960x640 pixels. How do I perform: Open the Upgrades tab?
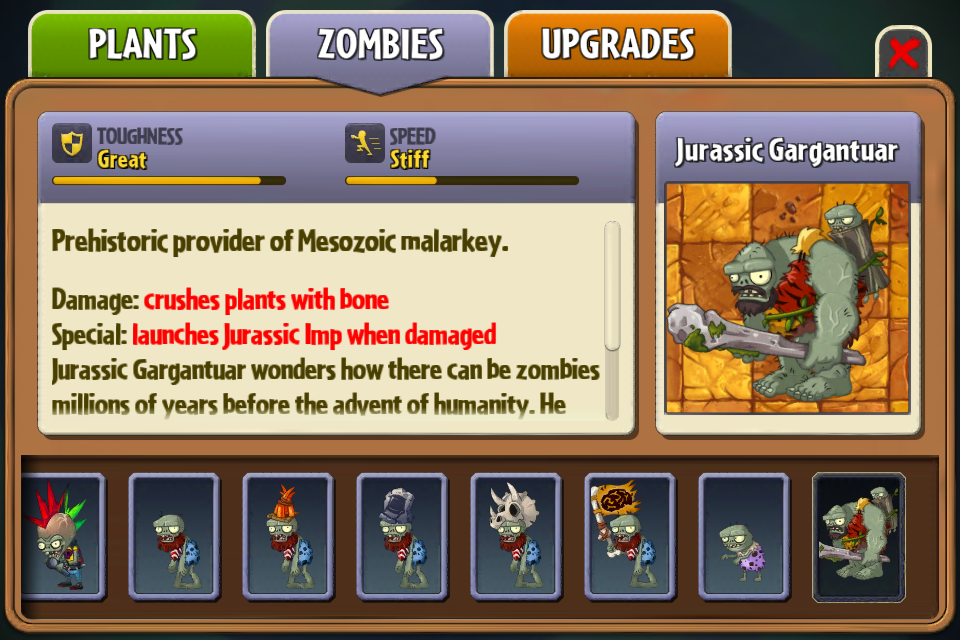pyautogui.click(x=617, y=45)
